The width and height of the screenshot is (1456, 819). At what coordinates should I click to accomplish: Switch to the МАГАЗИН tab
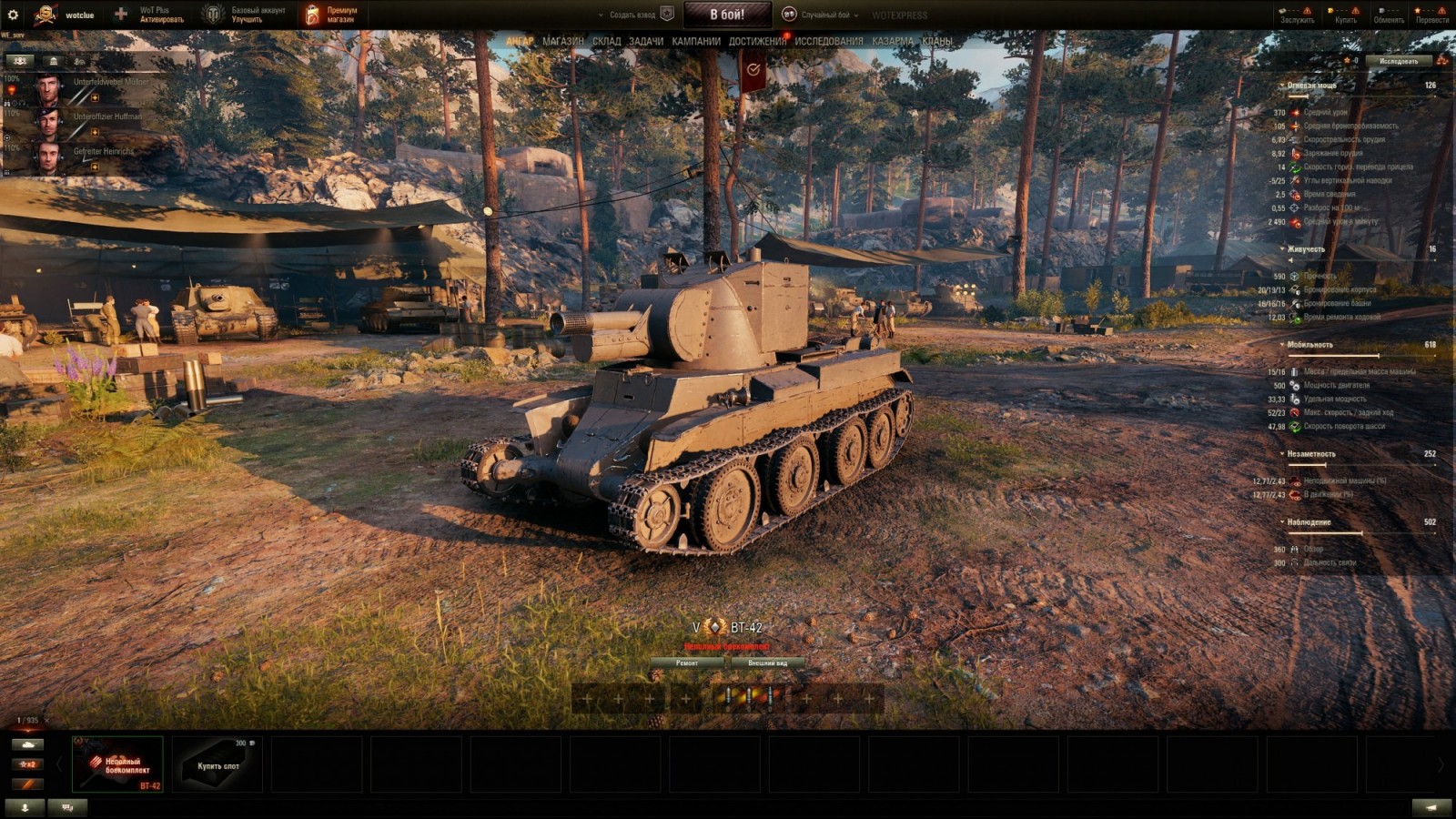point(562,41)
